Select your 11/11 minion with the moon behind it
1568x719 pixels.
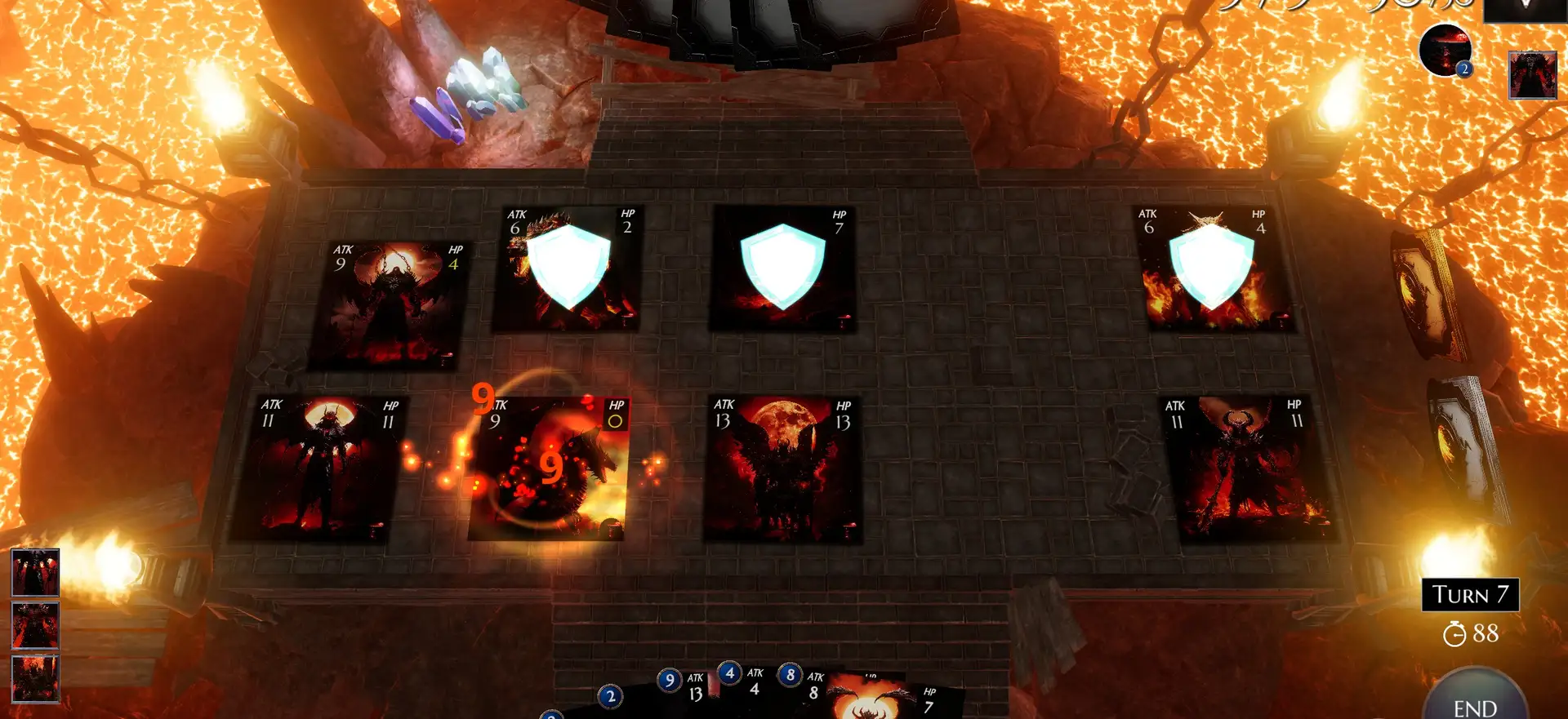319,468
